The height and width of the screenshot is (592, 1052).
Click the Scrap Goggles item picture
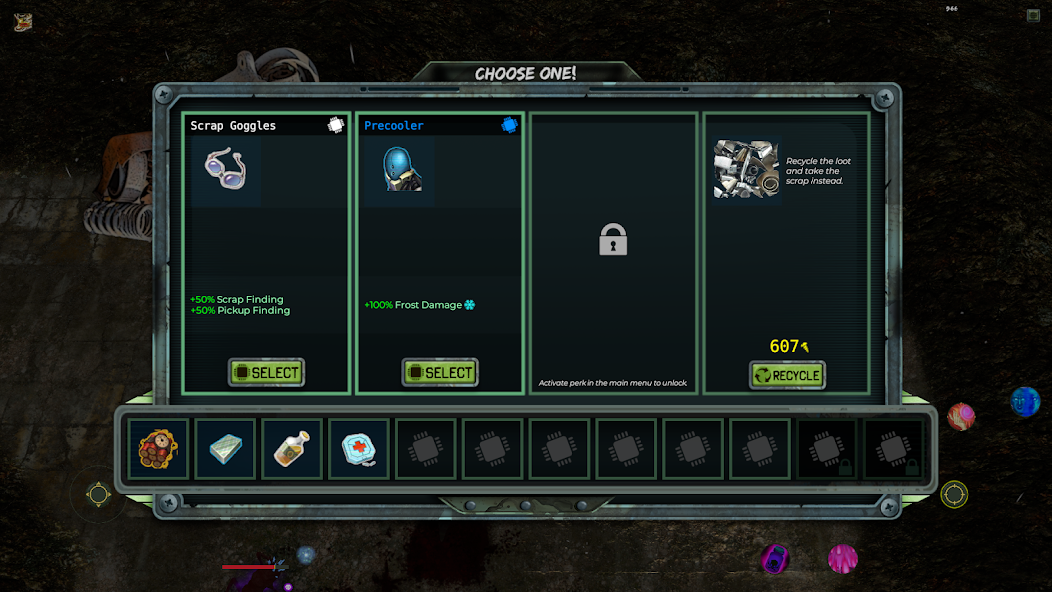[x=225, y=167]
